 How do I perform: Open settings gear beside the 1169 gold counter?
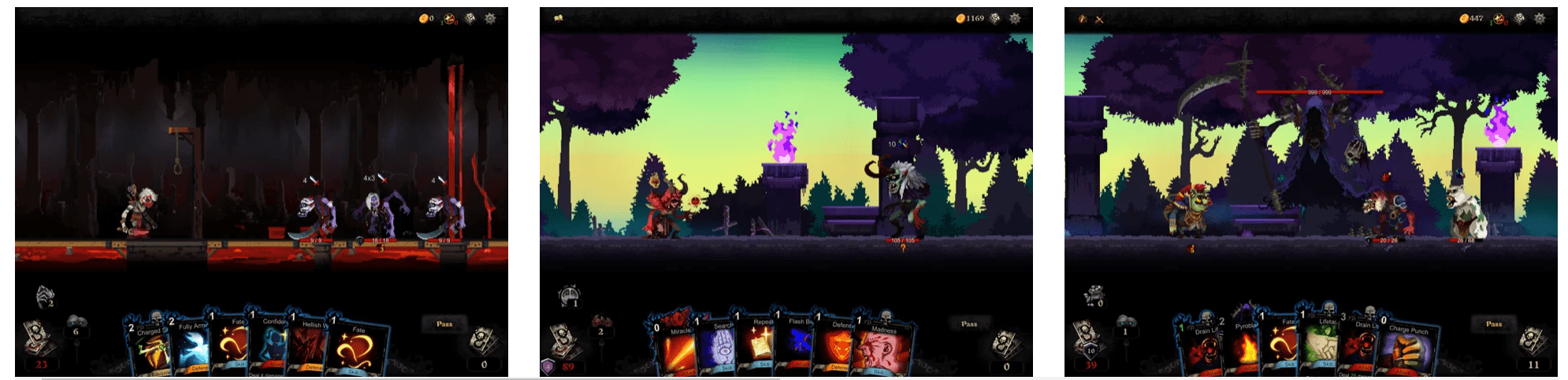1015,18
